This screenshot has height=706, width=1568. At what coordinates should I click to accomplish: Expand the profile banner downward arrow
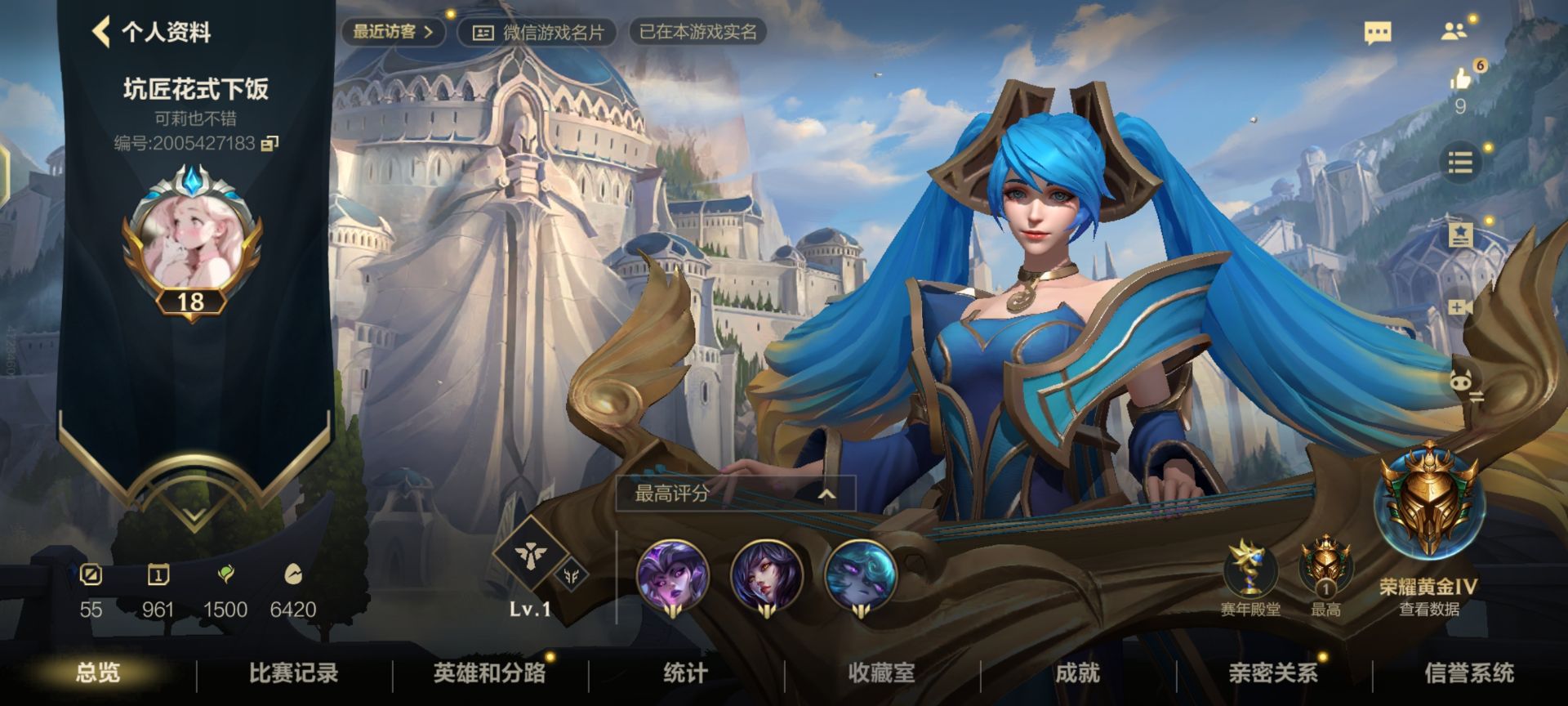tap(192, 515)
